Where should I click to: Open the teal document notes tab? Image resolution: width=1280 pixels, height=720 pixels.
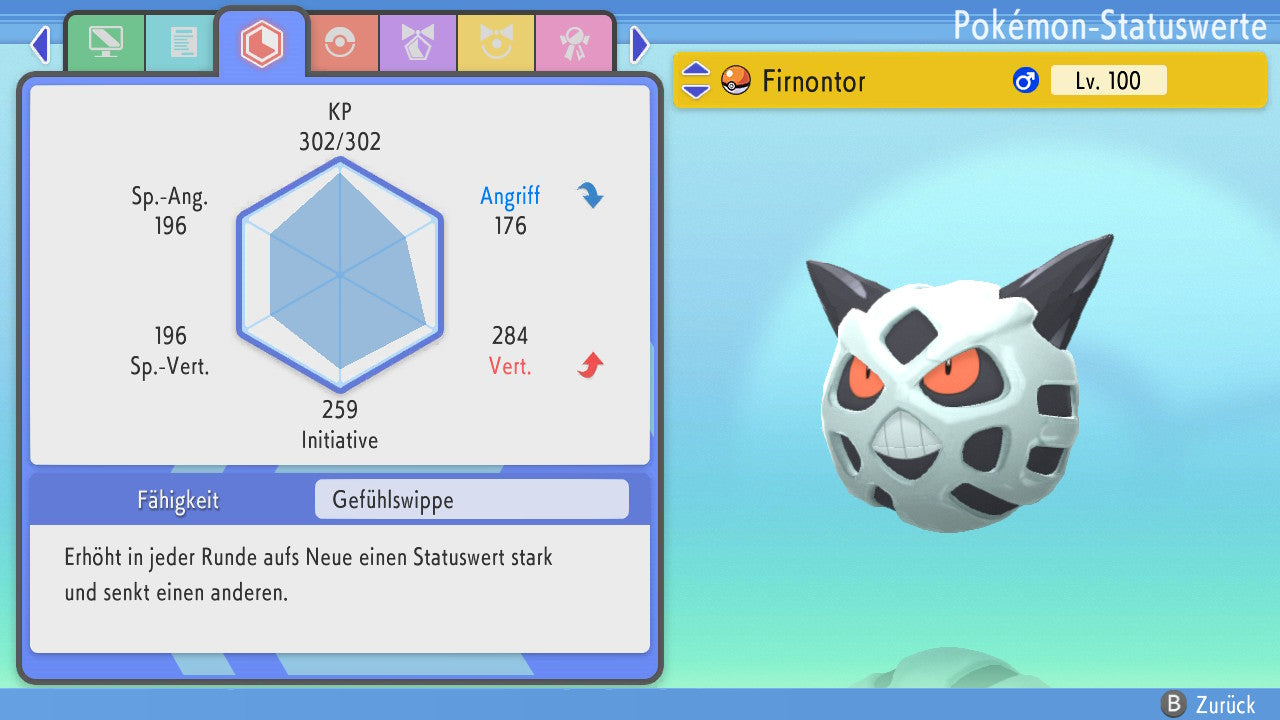click(183, 42)
